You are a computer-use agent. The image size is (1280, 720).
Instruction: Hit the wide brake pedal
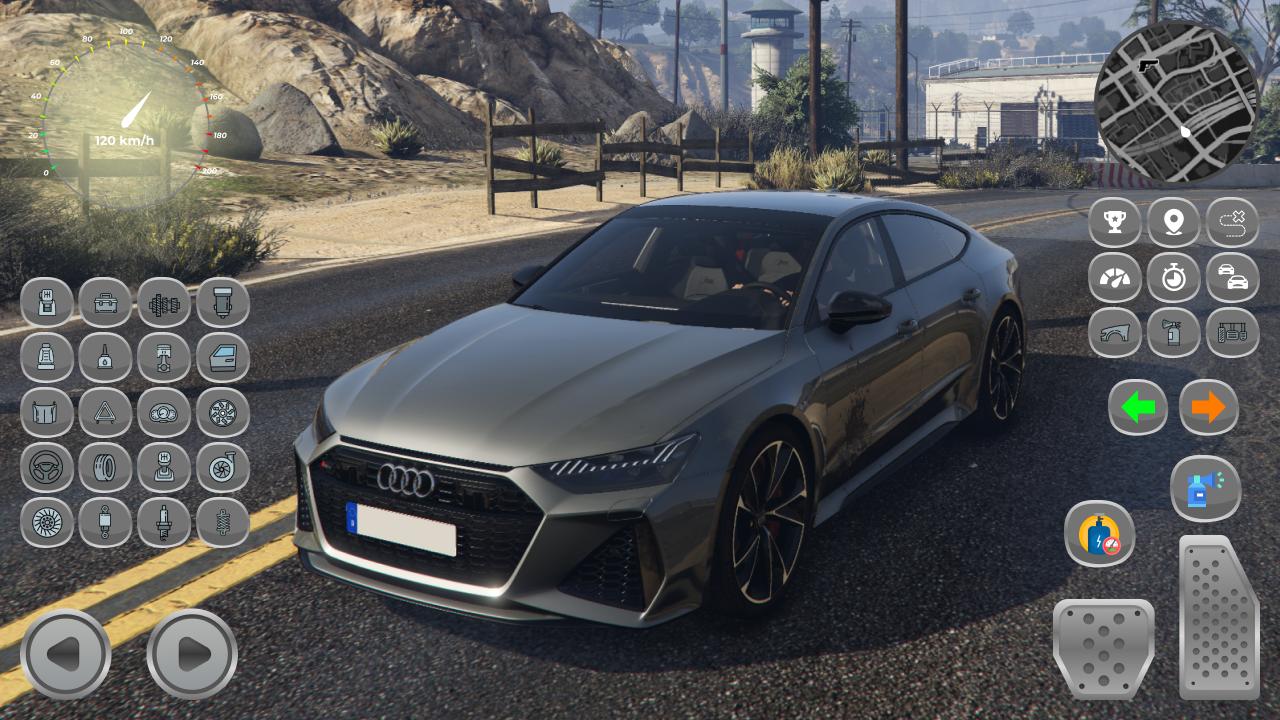click(x=1103, y=647)
